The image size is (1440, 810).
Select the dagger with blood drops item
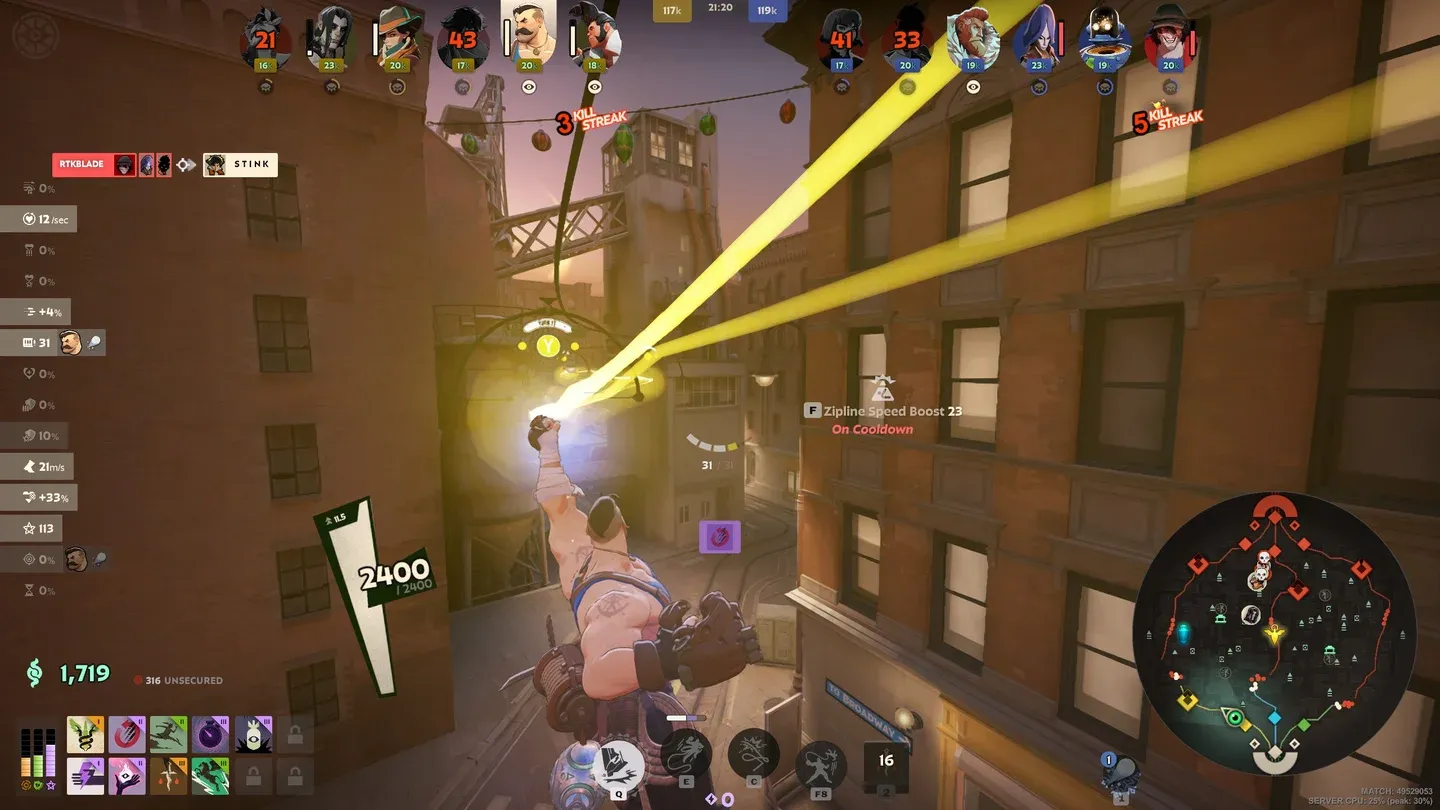coord(168,775)
